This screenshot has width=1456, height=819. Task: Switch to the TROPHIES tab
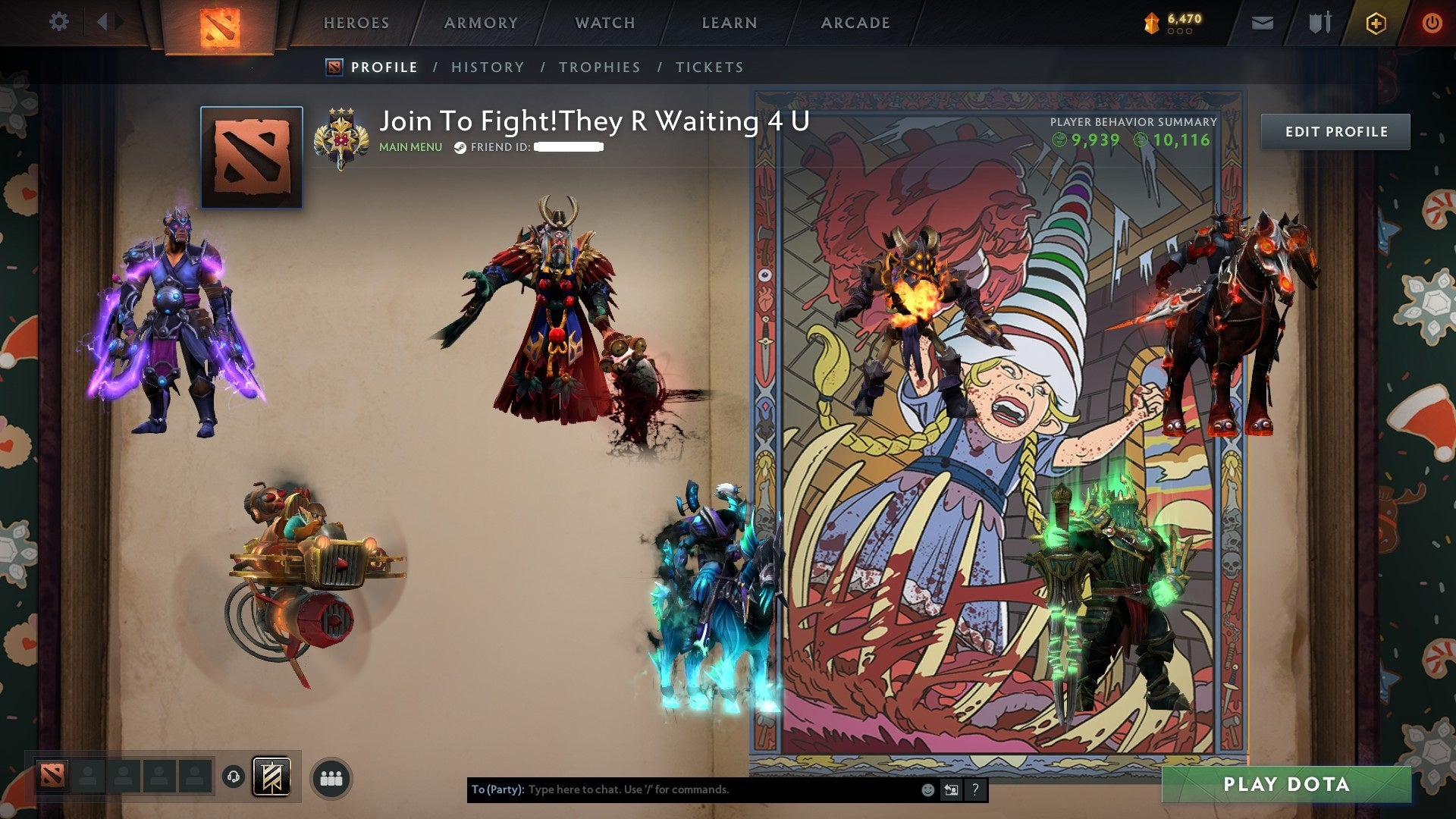[x=600, y=67]
